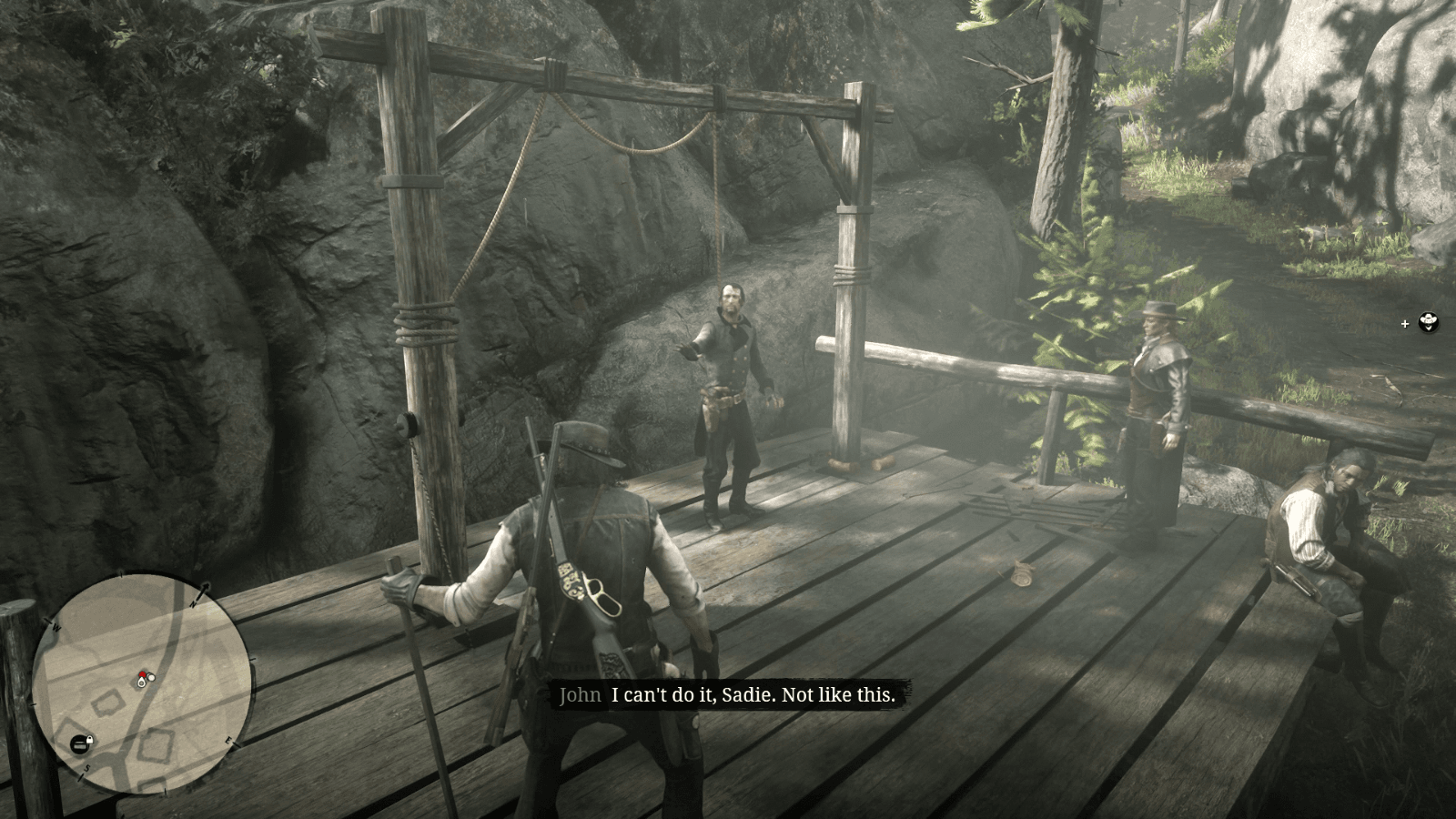Click the E marker on the minimap edge
Image resolution: width=1456 pixels, height=819 pixels.
[x=228, y=741]
